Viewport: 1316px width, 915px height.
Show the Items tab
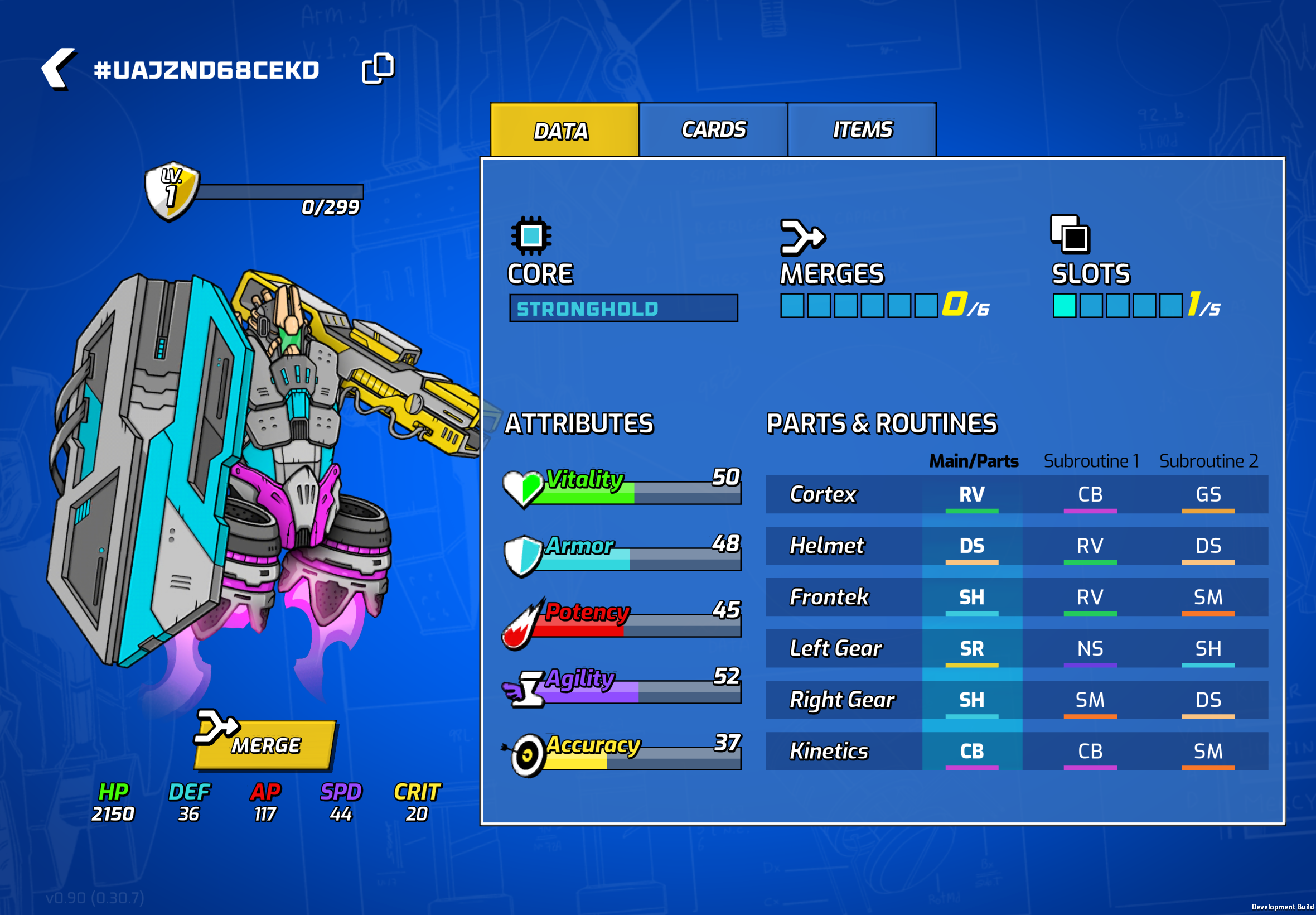click(862, 129)
